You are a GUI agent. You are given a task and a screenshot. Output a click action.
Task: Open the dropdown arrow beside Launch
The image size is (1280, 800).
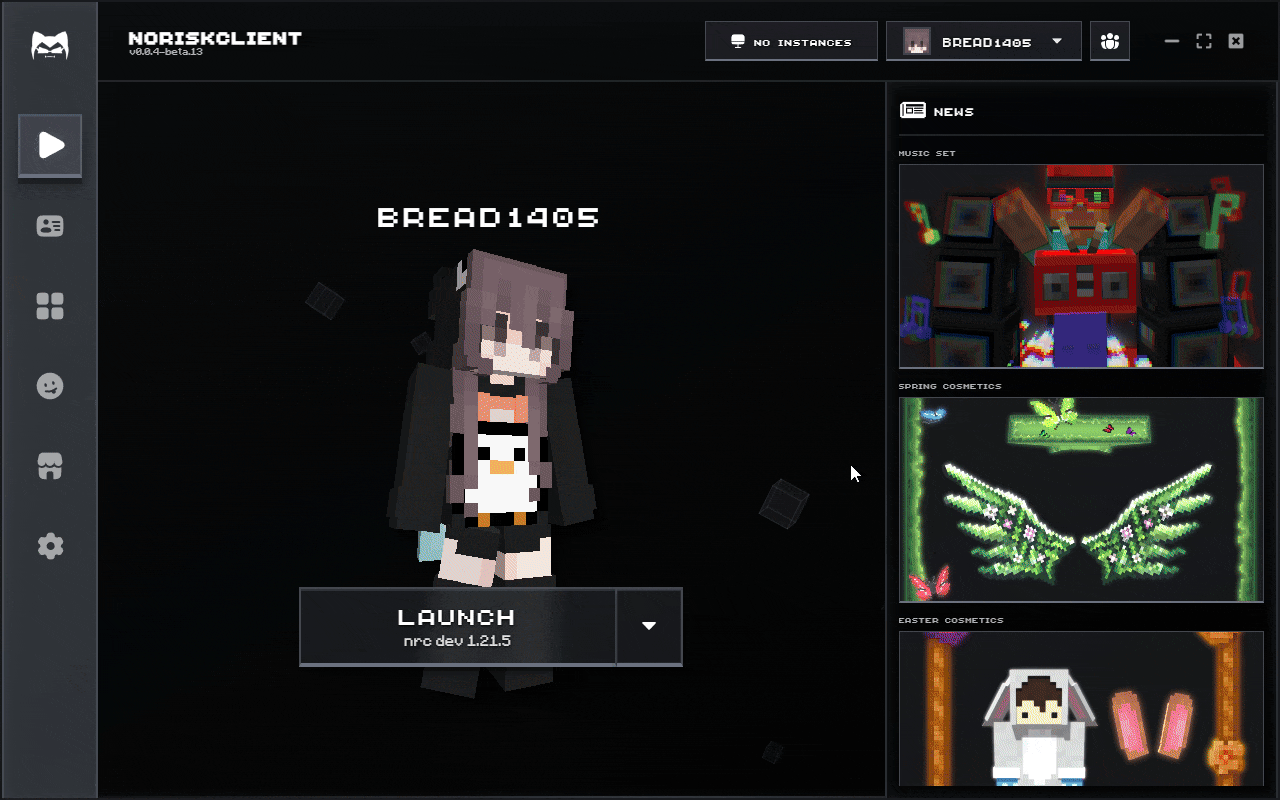pyautogui.click(x=649, y=626)
